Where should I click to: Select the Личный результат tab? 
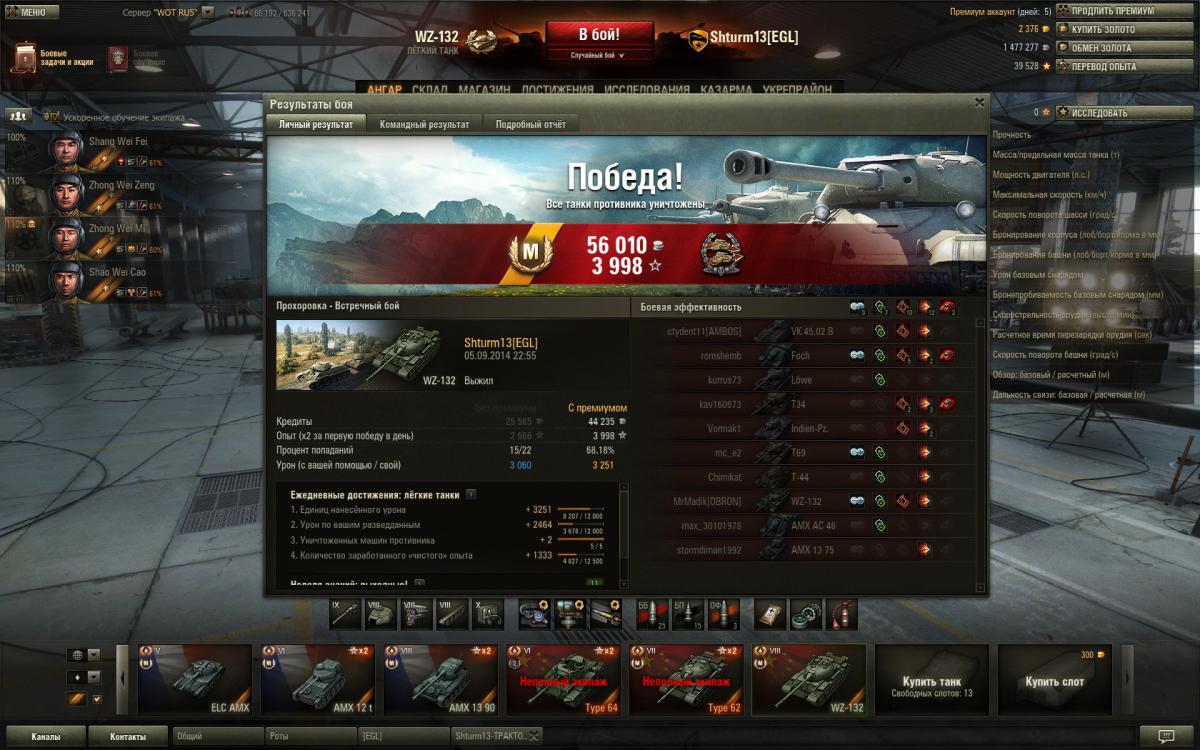coord(315,124)
